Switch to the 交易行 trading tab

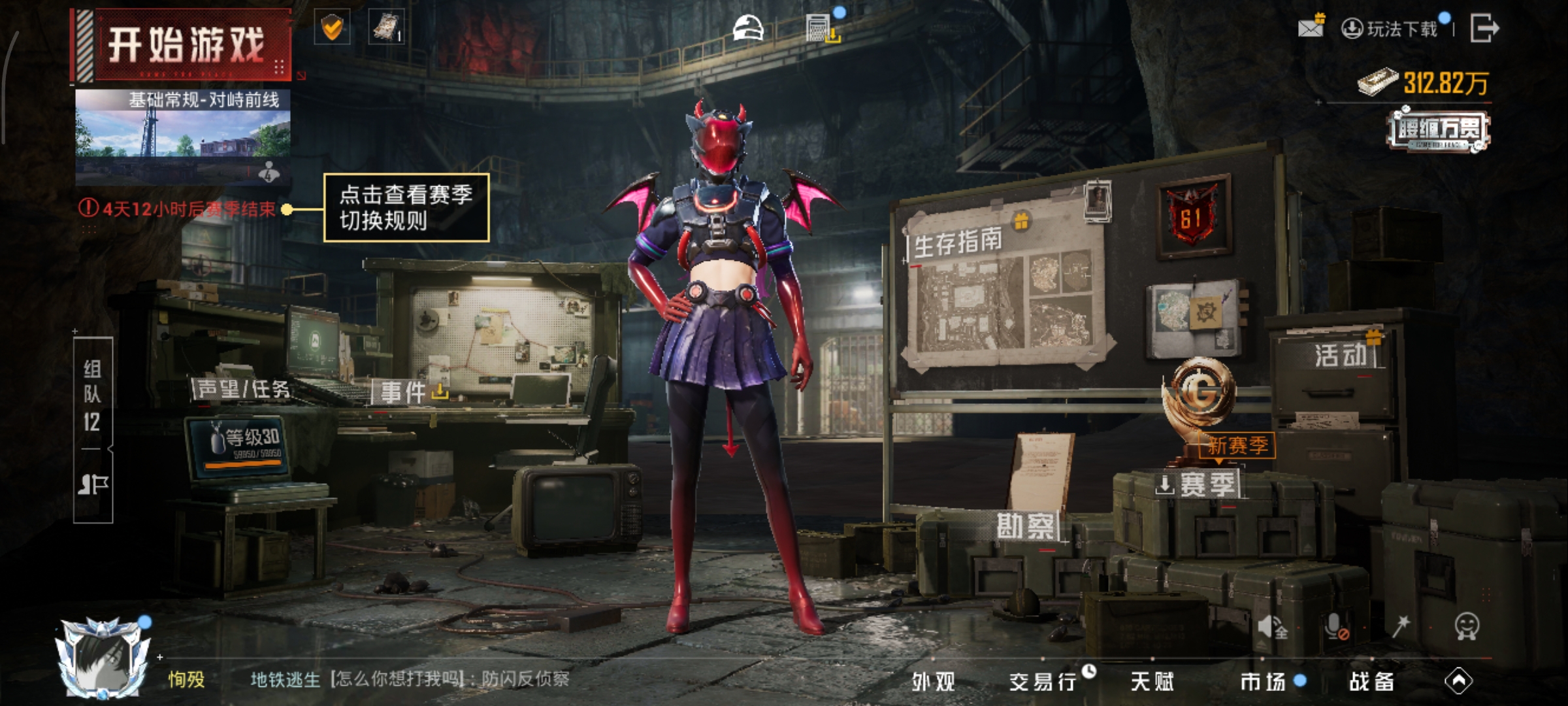coord(1043,682)
